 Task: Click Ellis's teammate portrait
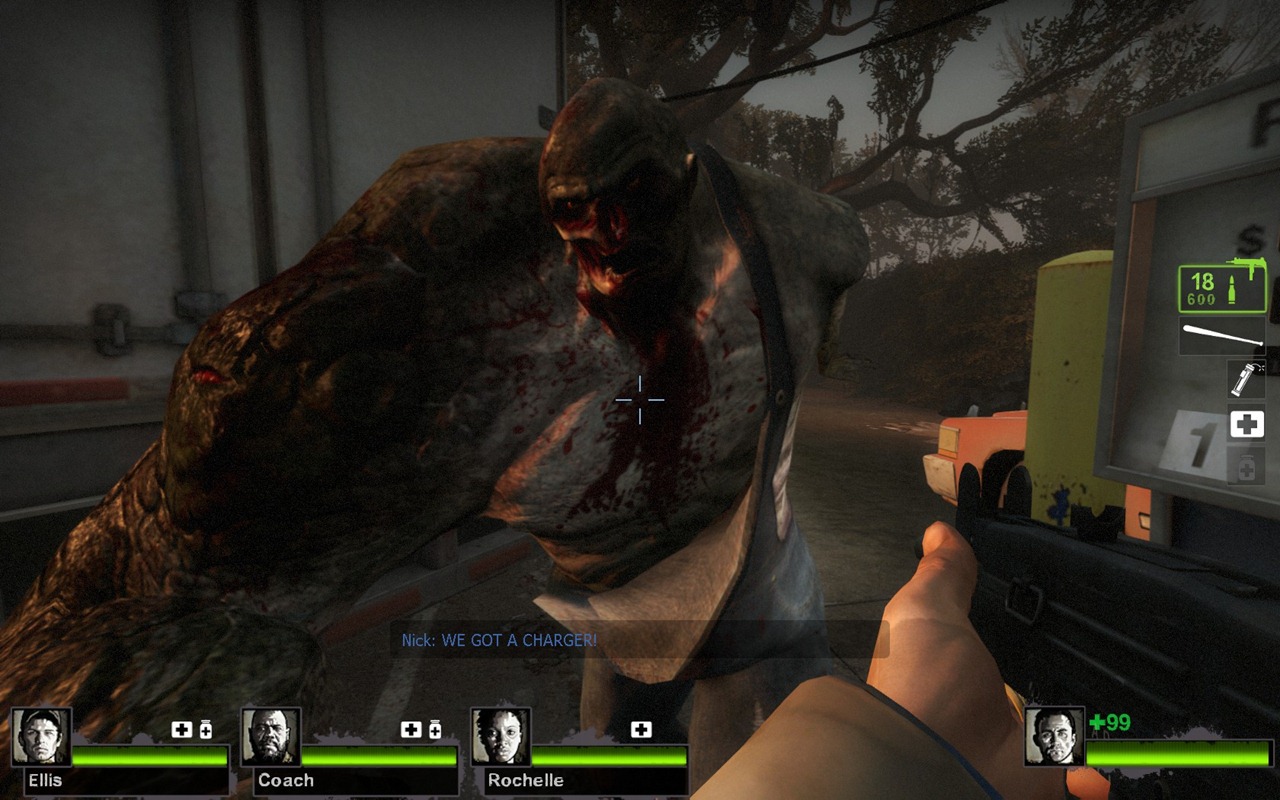(x=41, y=737)
